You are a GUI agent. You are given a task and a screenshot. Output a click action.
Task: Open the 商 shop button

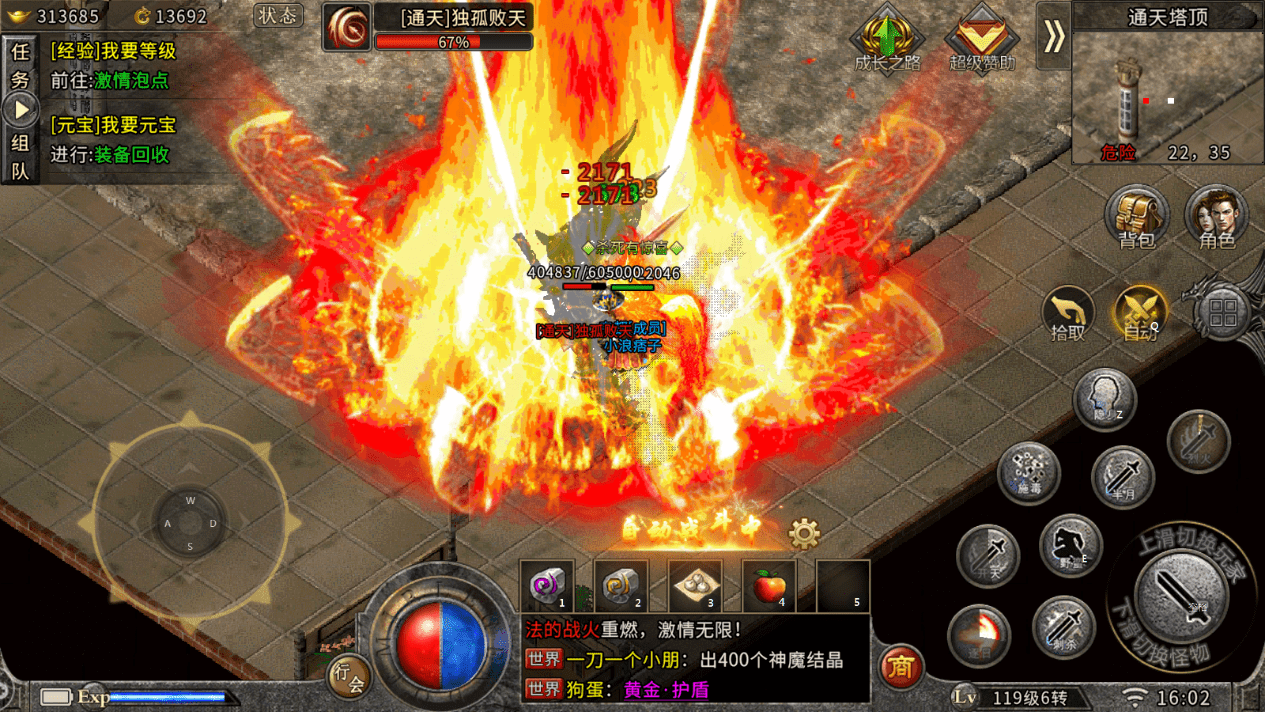(900, 667)
